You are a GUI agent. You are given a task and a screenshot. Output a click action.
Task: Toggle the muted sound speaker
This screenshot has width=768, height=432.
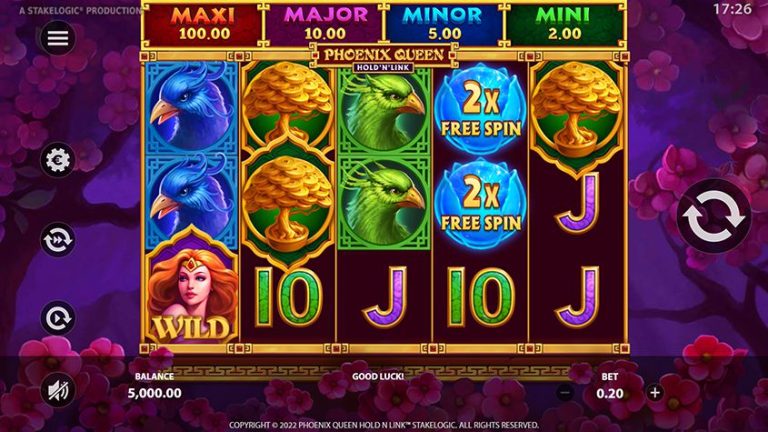[x=58, y=389]
